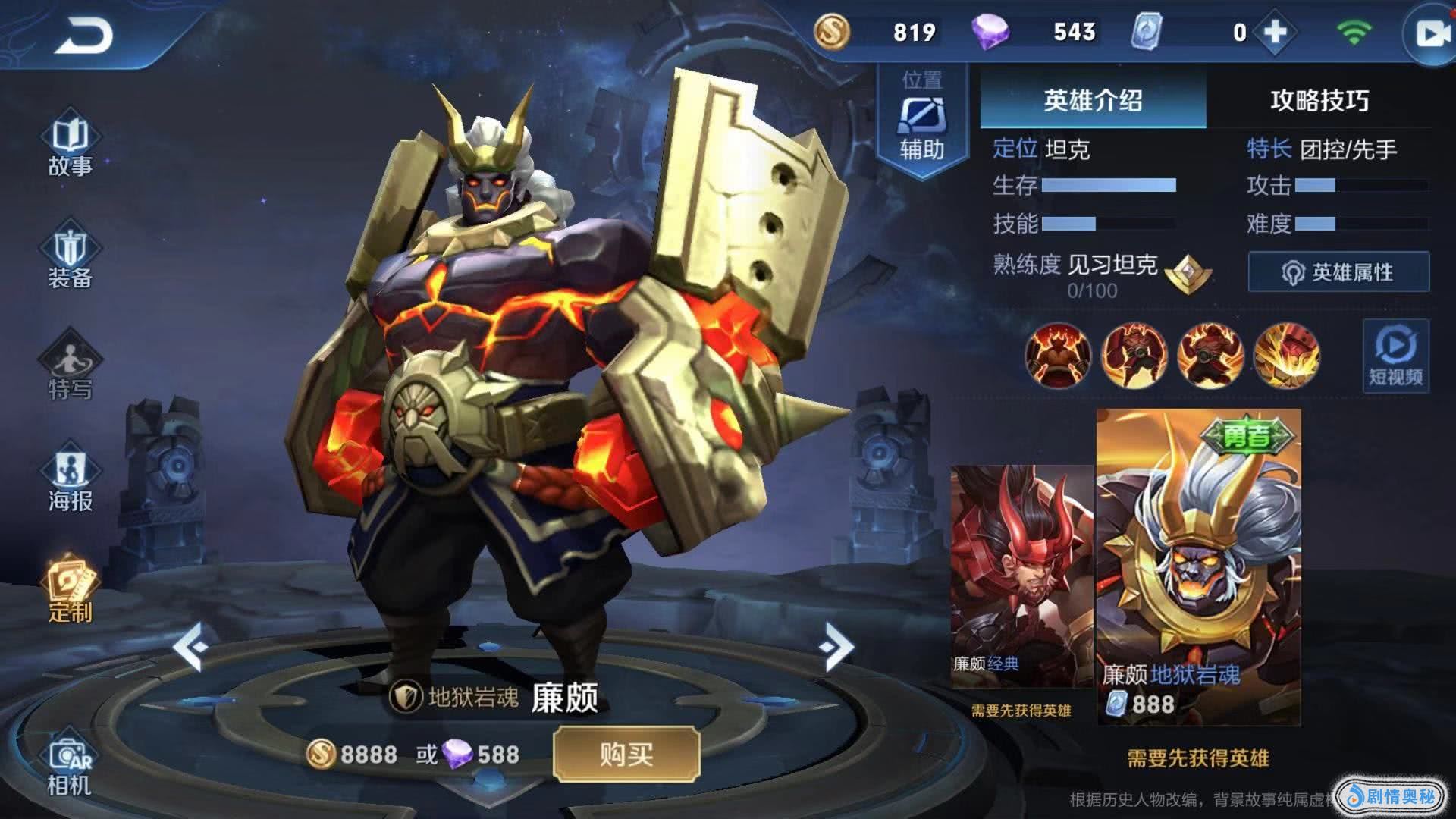Open the 装备 equipment section
Viewport: 1456px width, 819px height.
tap(70, 258)
